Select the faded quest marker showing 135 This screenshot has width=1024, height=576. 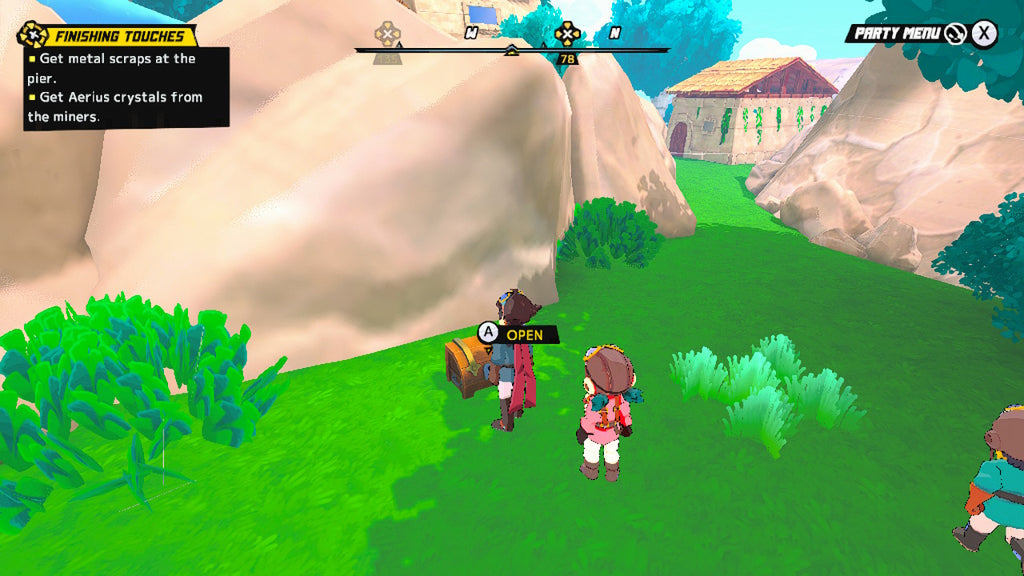pos(387,36)
